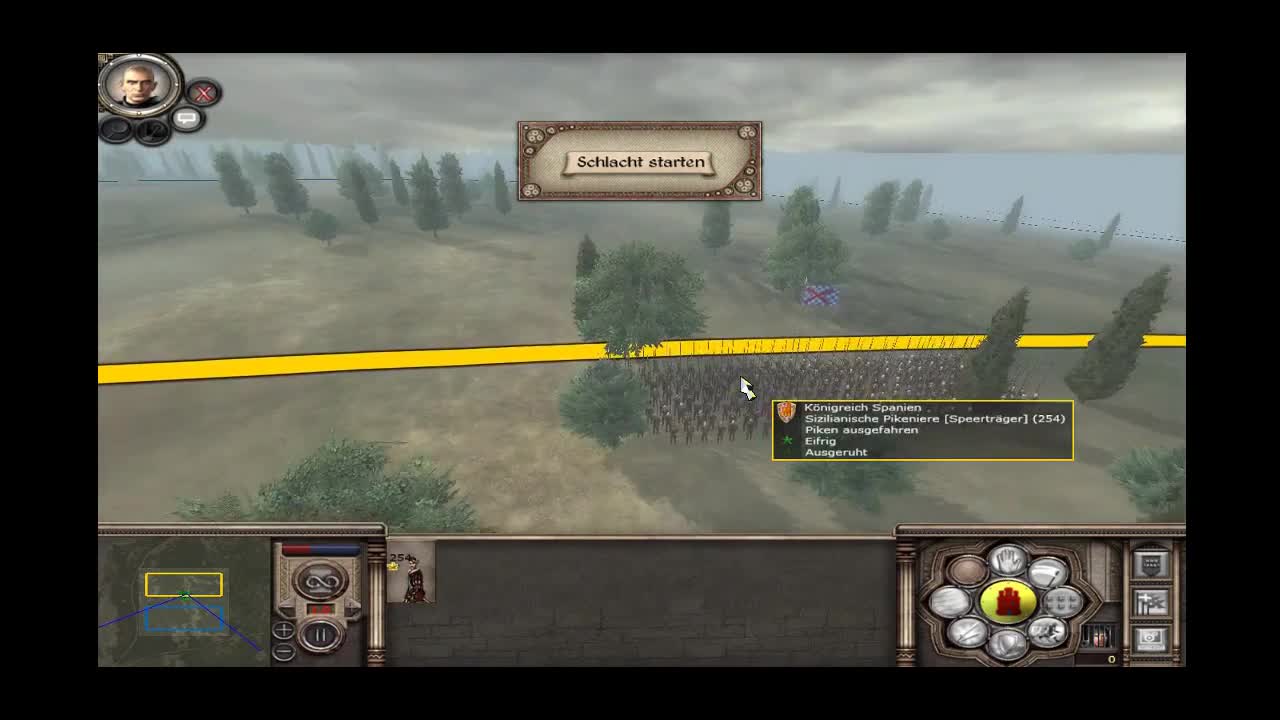This screenshot has height=720, width=1280.
Task: Toggle pause with the battle pause button
Action: (x=320, y=633)
